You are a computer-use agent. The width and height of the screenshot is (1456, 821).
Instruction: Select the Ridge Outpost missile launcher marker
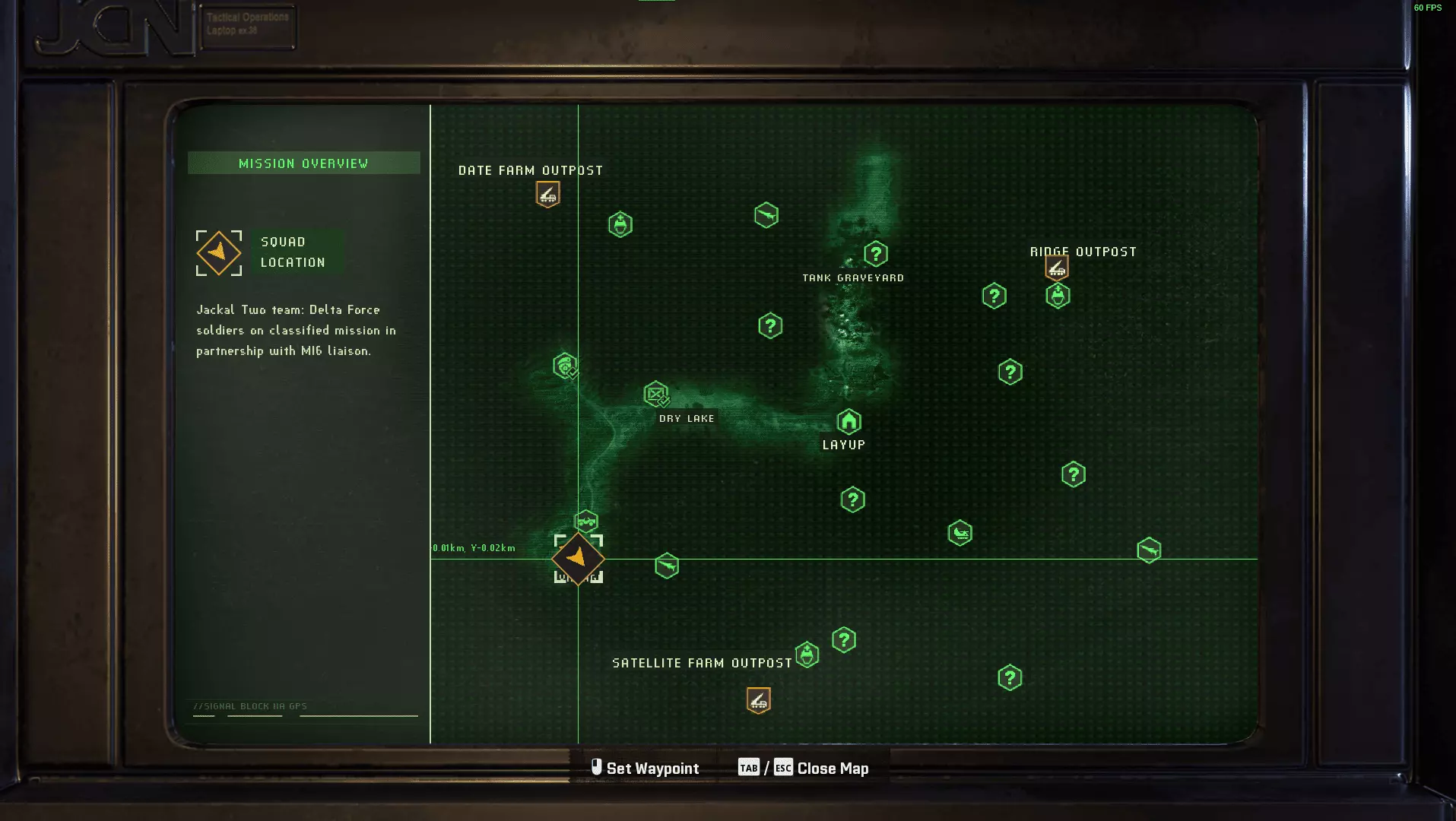pyautogui.click(x=1056, y=268)
